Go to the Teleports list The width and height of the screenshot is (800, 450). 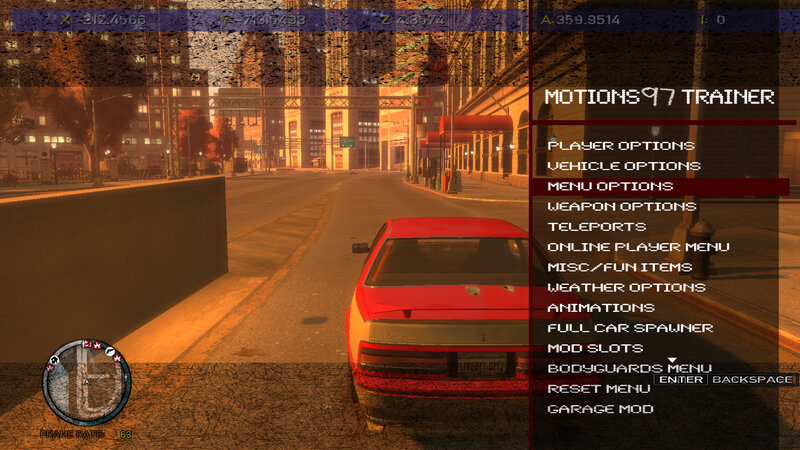590,227
